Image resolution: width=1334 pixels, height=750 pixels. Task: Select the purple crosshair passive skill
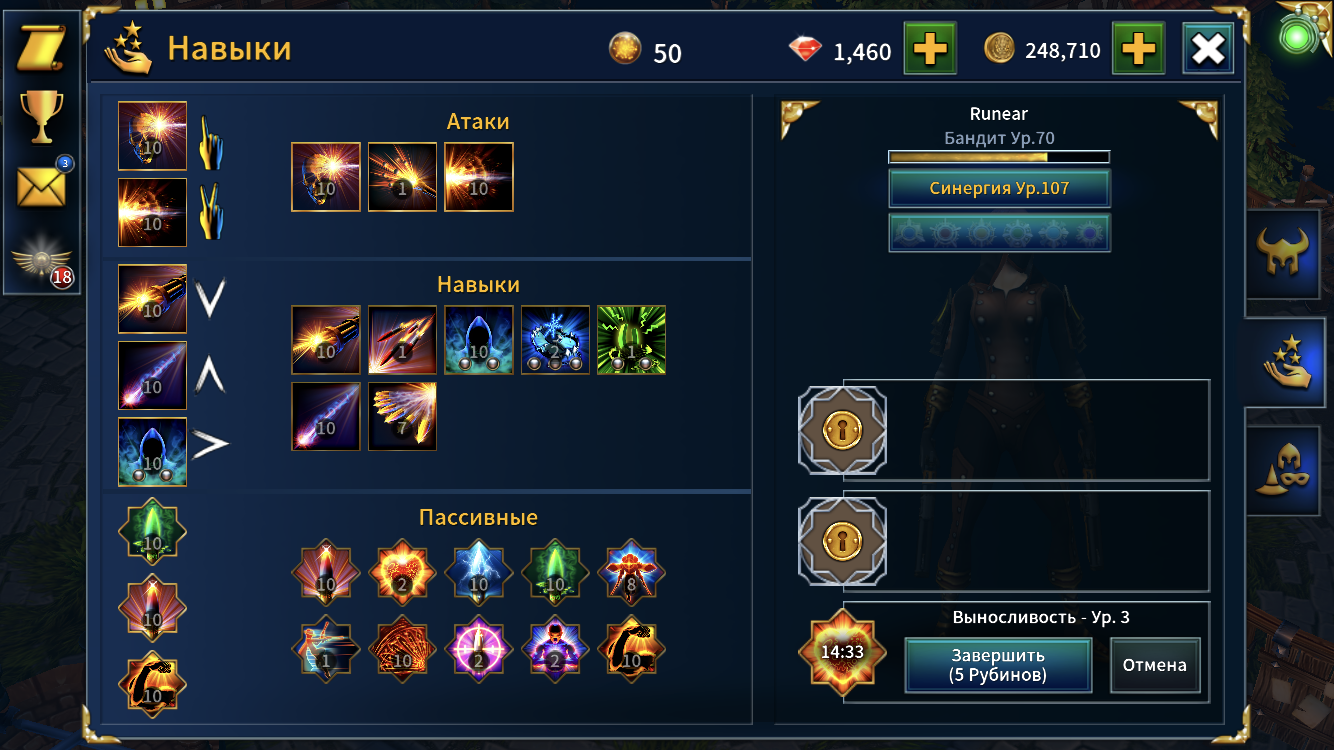tap(479, 649)
